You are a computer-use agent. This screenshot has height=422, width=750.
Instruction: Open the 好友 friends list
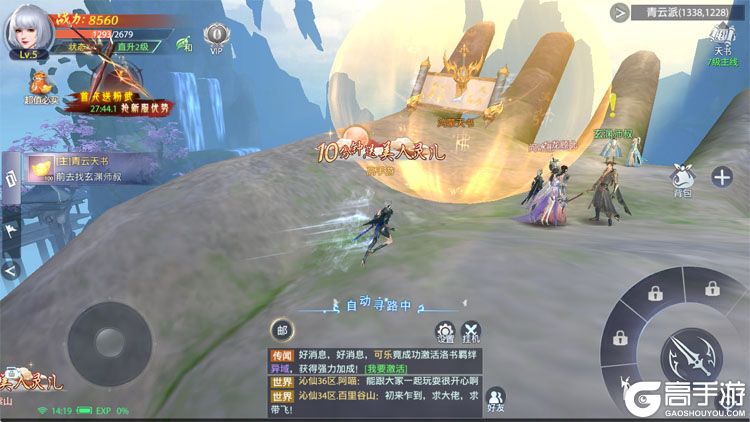tap(496, 398)
